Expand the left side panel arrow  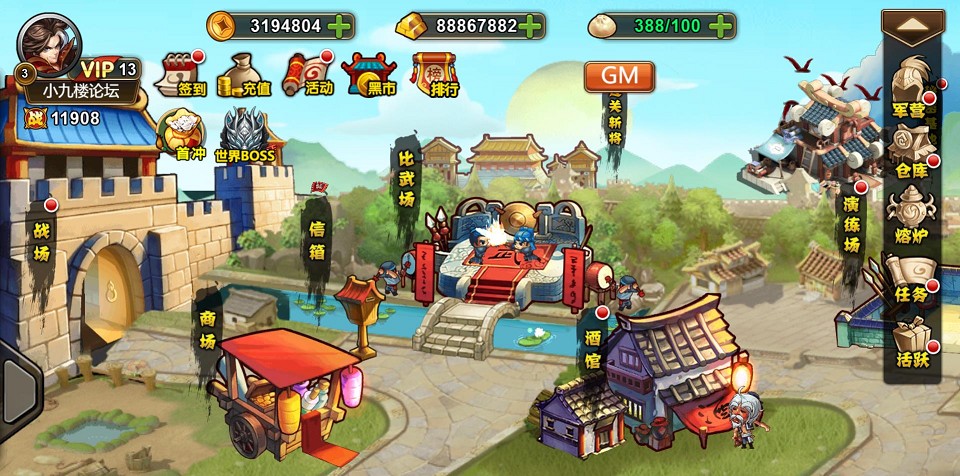click(x=18, y=380)
